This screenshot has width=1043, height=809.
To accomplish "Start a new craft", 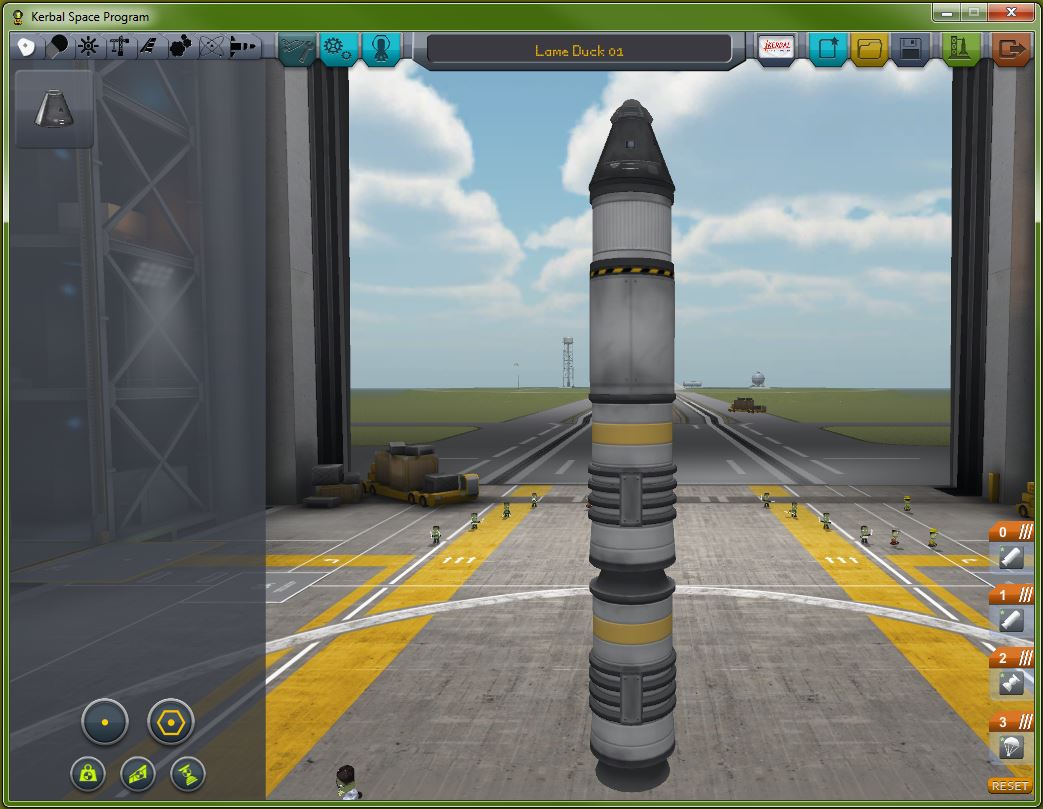I will click(x=827, y=48).
